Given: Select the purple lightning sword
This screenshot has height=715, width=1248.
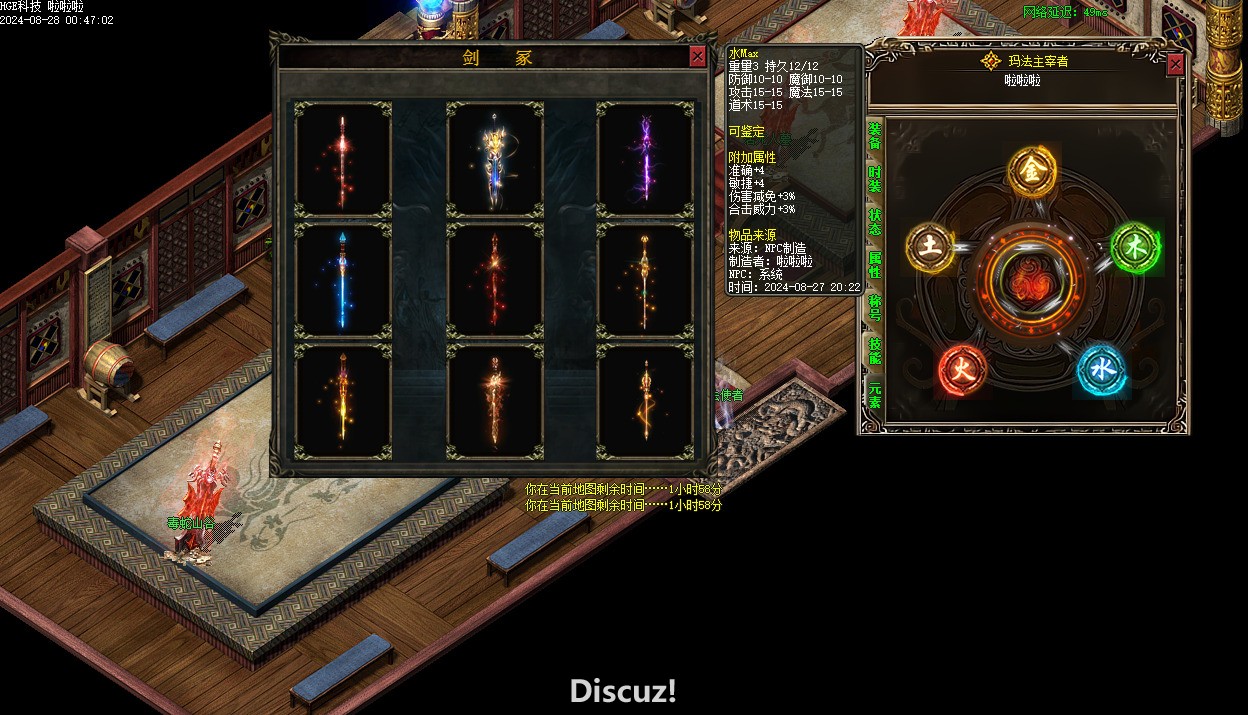Looking at the screenshot, I should (x=645, y=158).
